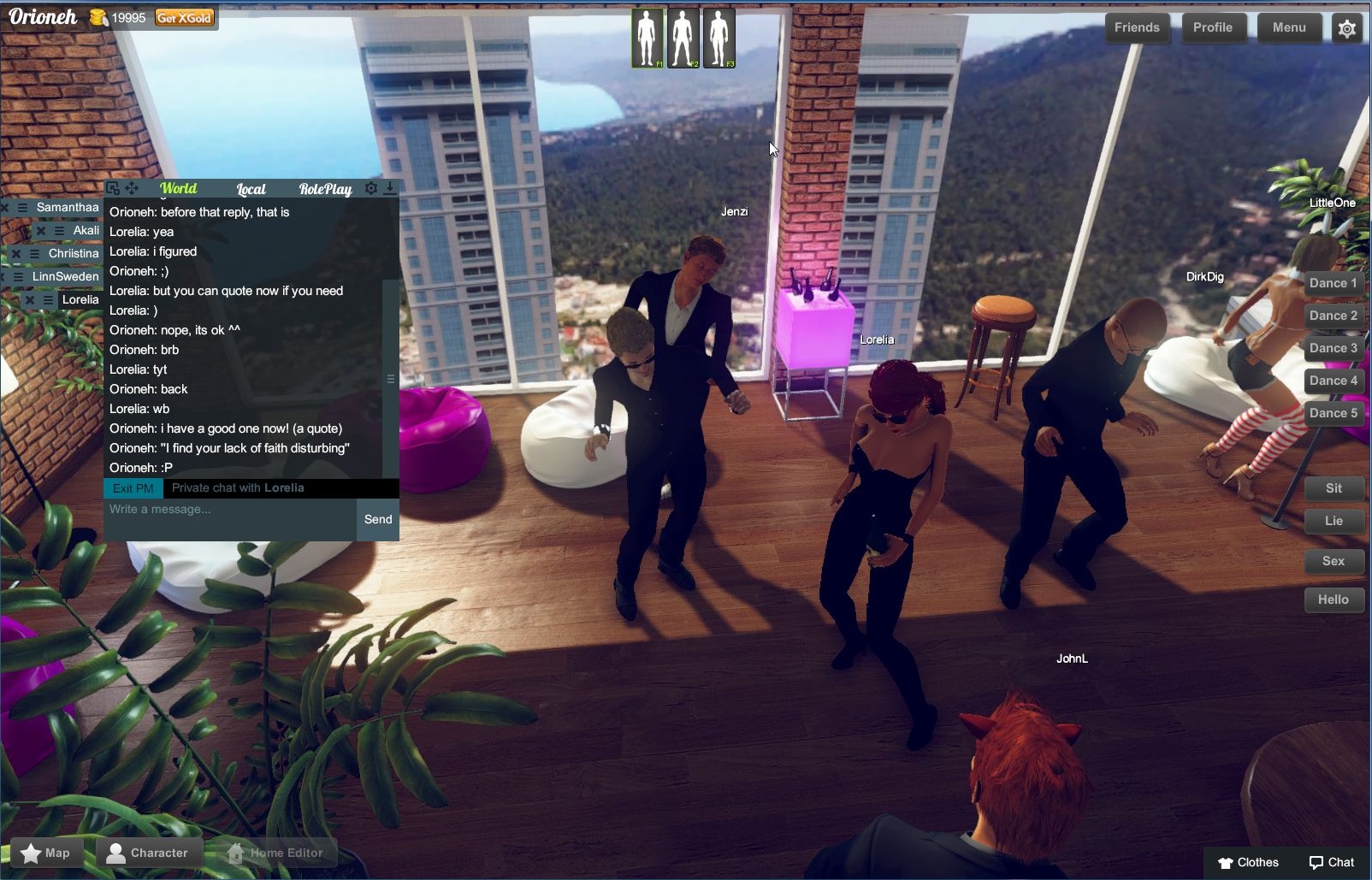Click the move chat panel icon
This screenshot has width=1372, height=880.
pyautogui.click(x=132, y=188)
